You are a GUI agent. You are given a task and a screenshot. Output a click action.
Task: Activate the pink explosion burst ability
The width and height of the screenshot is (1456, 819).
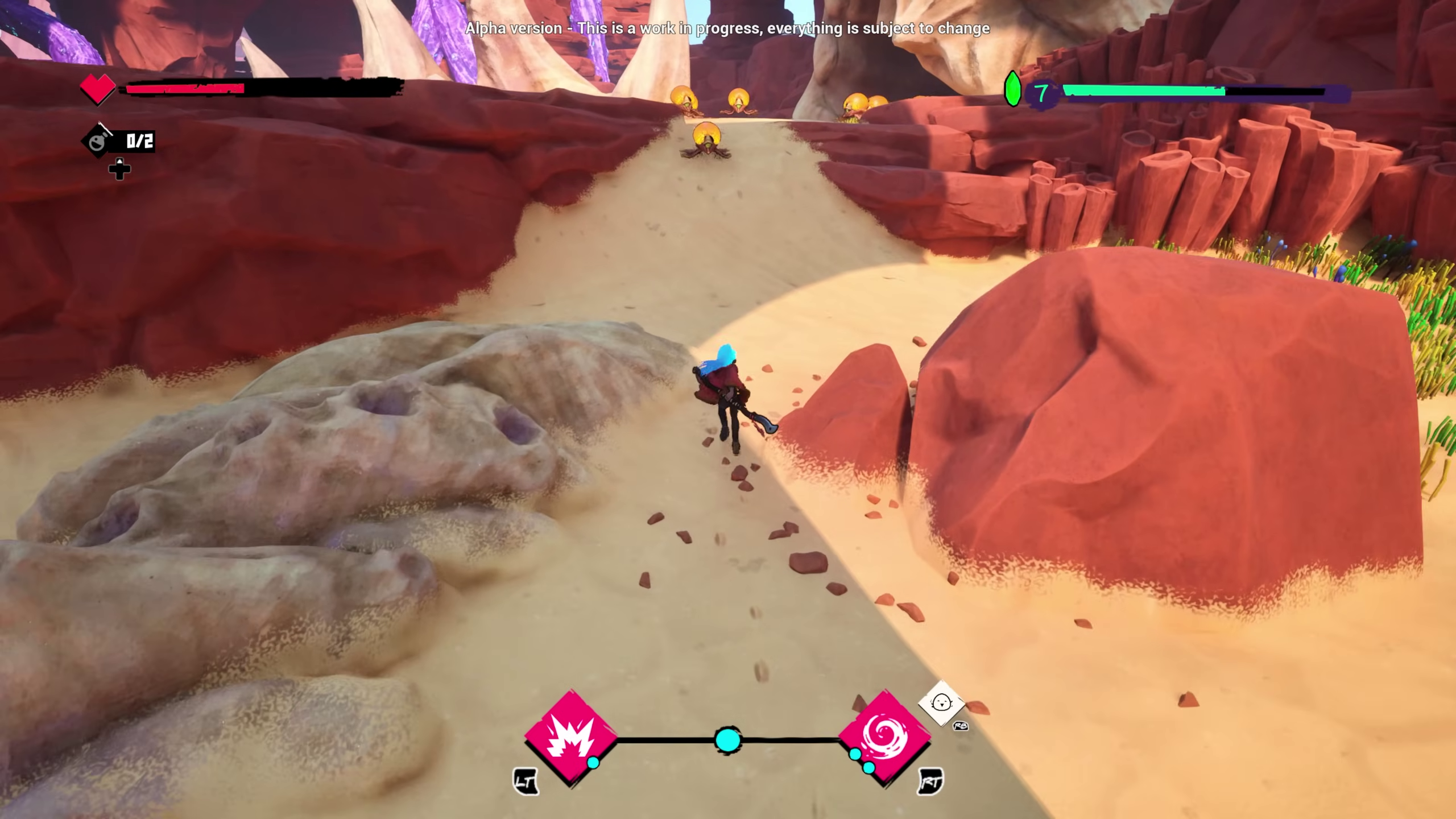click(570, 738)
